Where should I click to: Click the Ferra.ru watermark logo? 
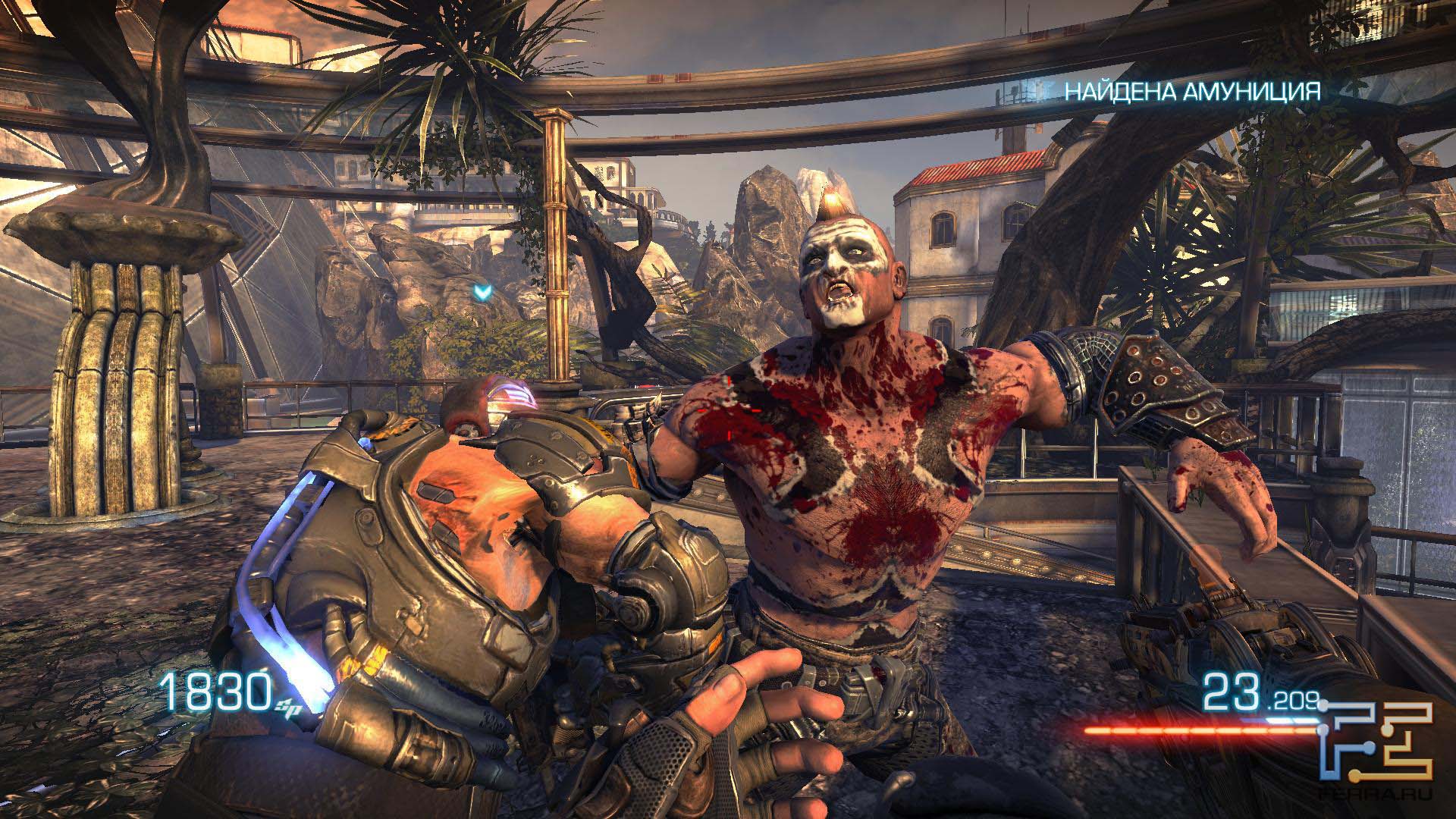pyautogui.click(x=1376, y=753)
